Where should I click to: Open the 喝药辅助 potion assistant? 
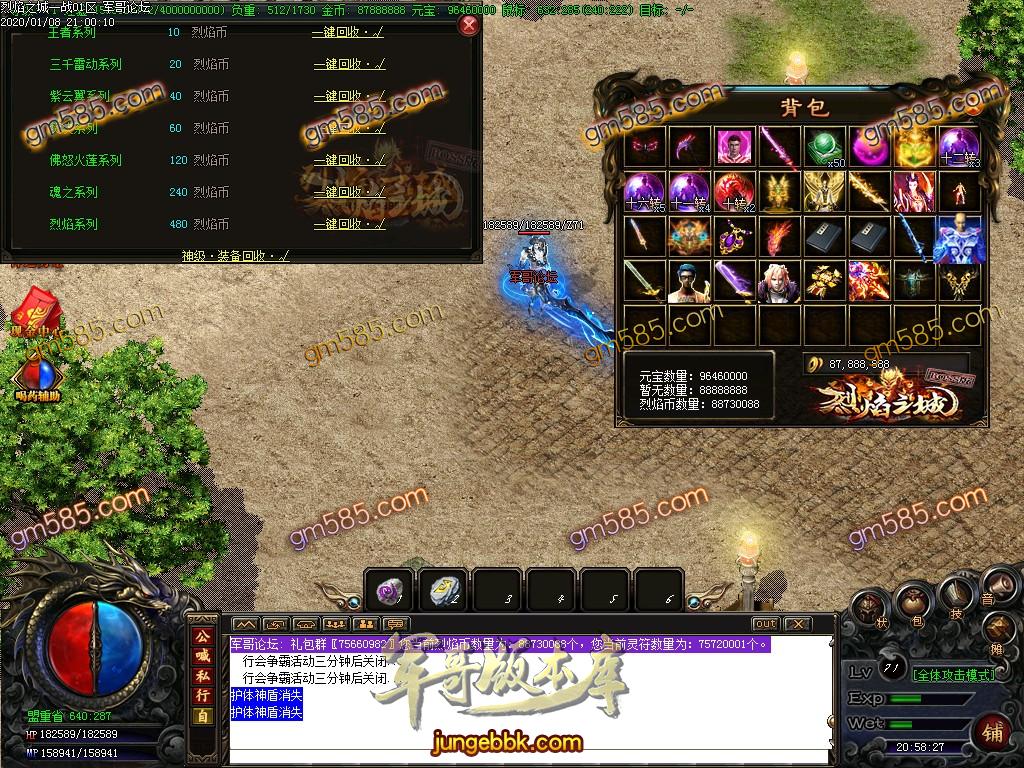coord(37,378)
